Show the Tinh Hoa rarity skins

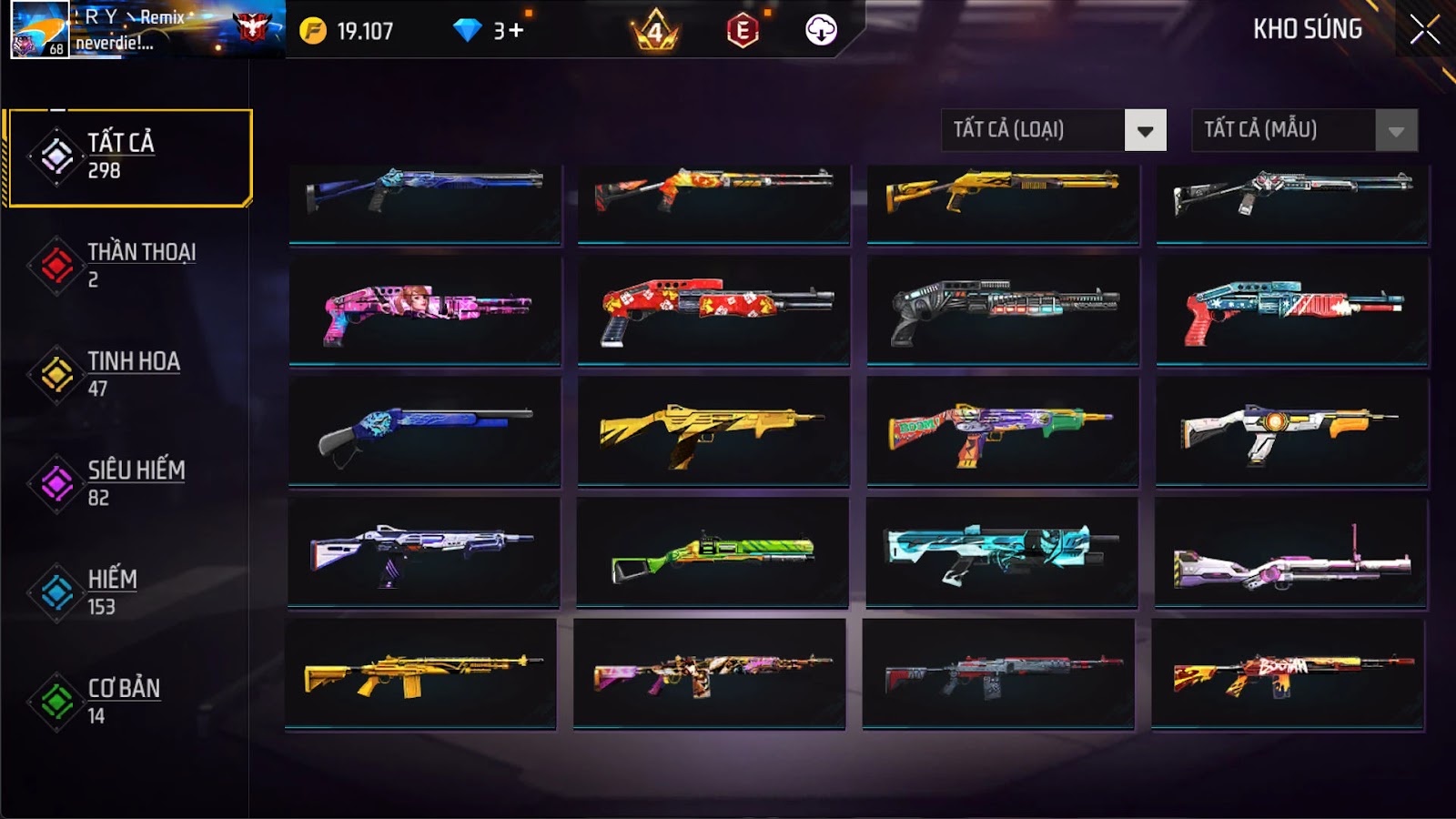(127, 374)
